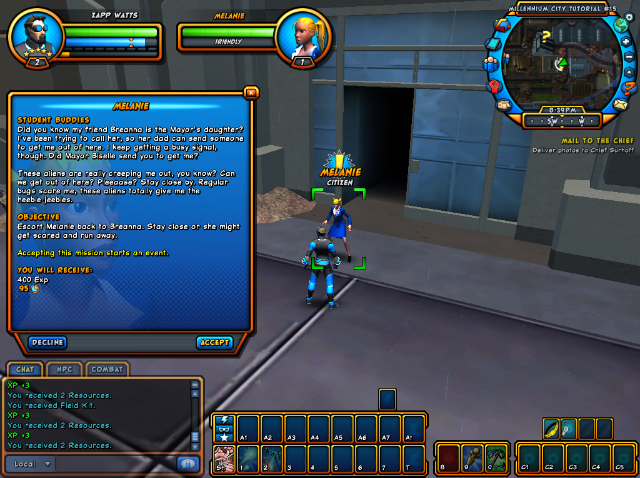Select the Chat tab

tap(24, 369)
